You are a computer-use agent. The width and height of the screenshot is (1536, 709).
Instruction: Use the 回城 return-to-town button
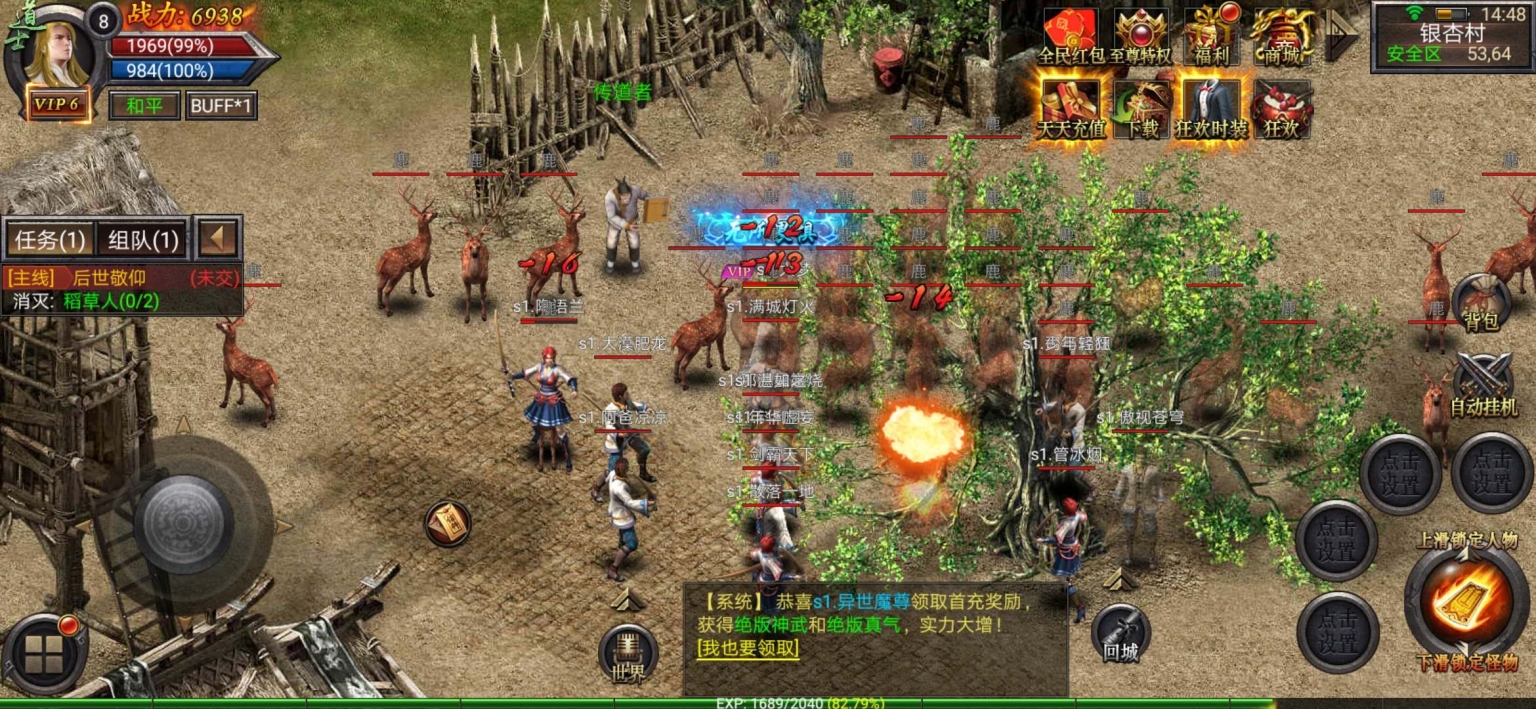click(x=1120, y=633)
